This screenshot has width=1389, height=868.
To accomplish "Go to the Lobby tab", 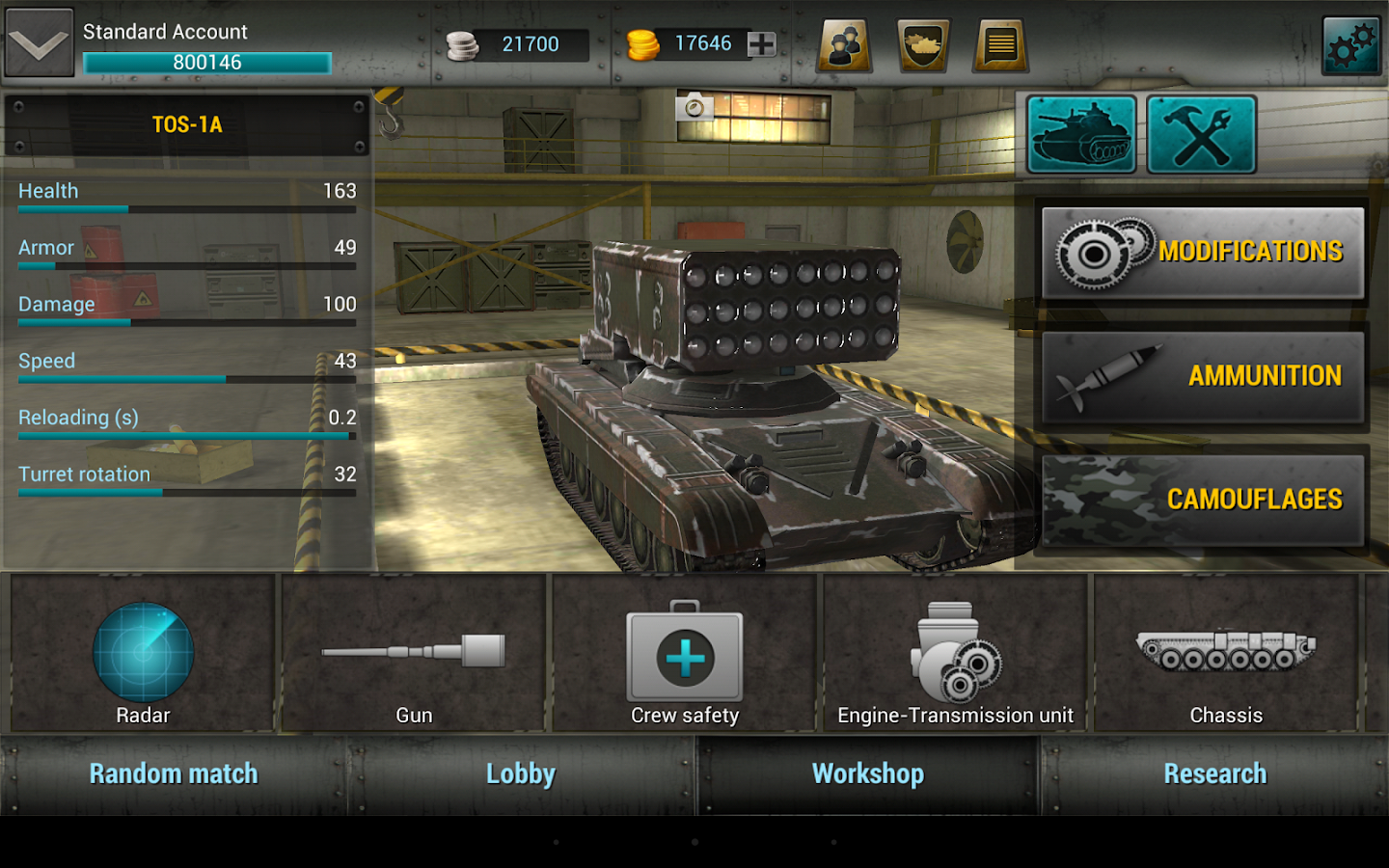I will (521, 774).
